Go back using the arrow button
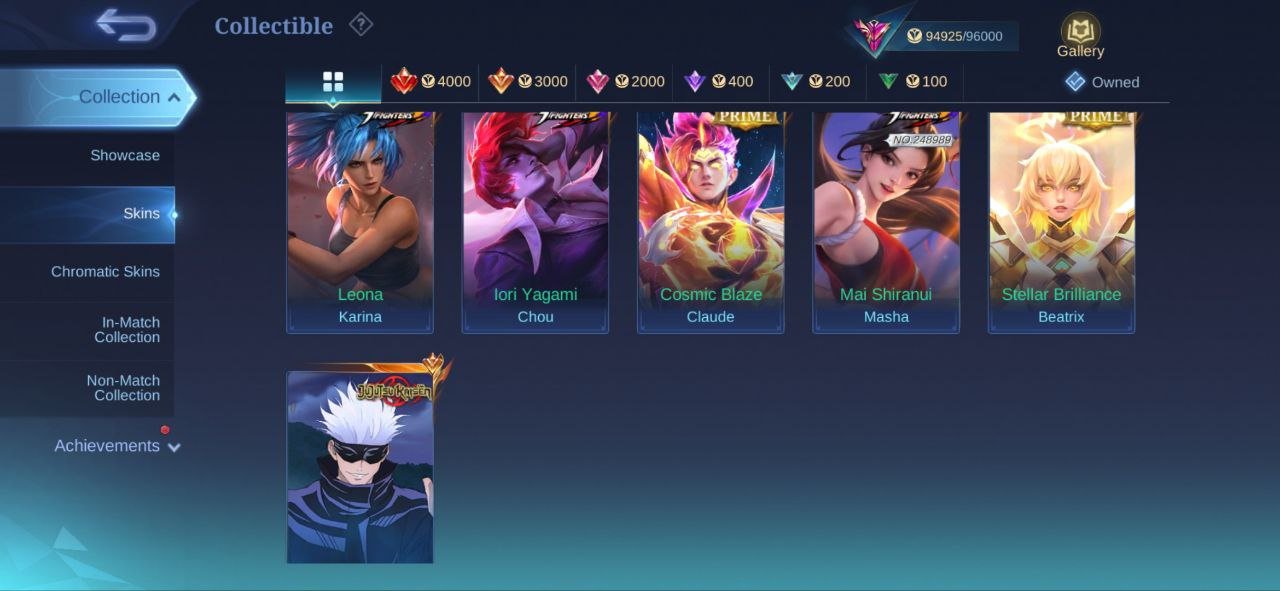The height and width of the screenshot is (591, 1280). tap(126, 25)
